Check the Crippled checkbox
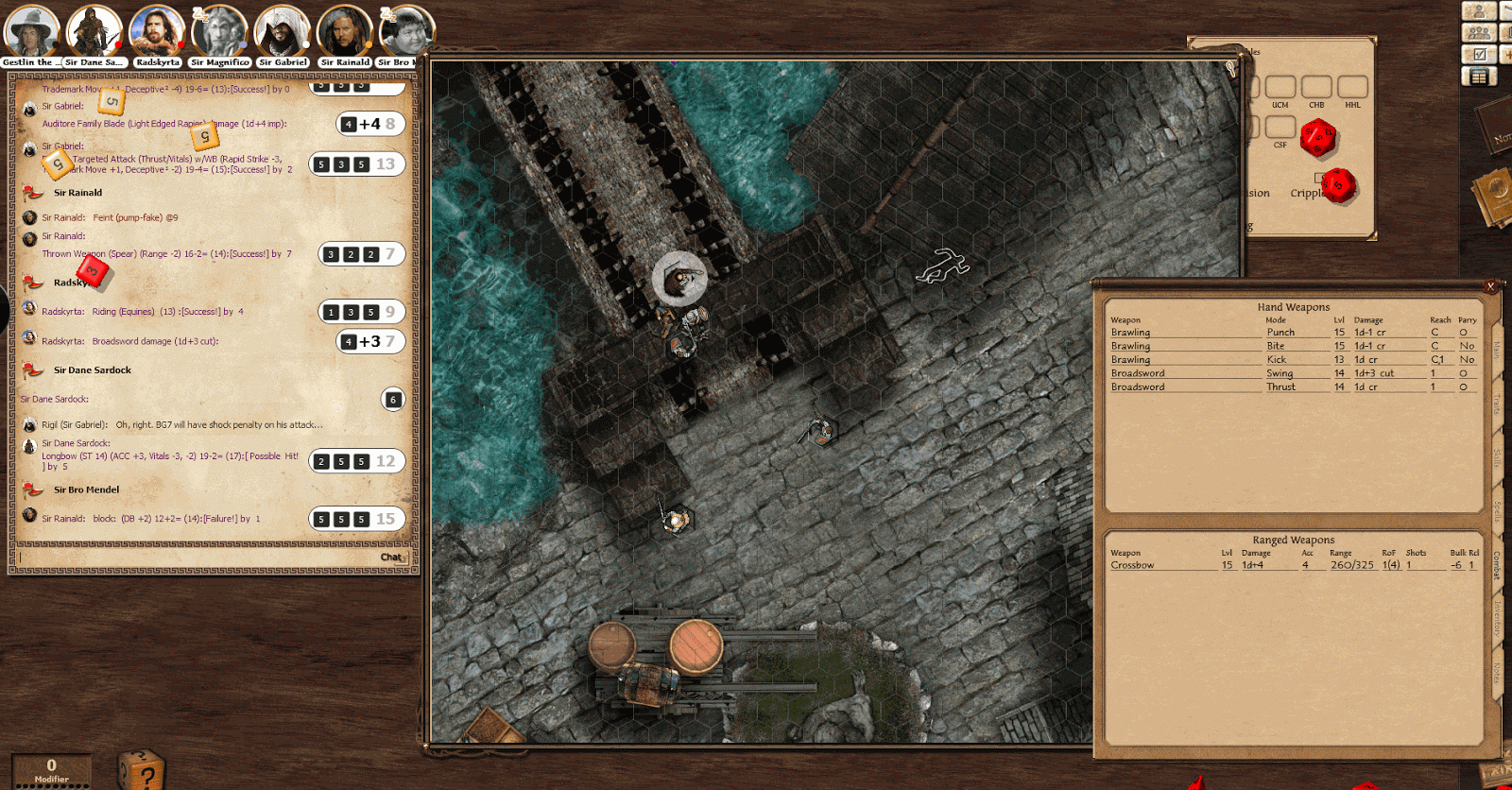This screenshot has width=1512, height=790. pyautogui.click(x=1320, y=178)
